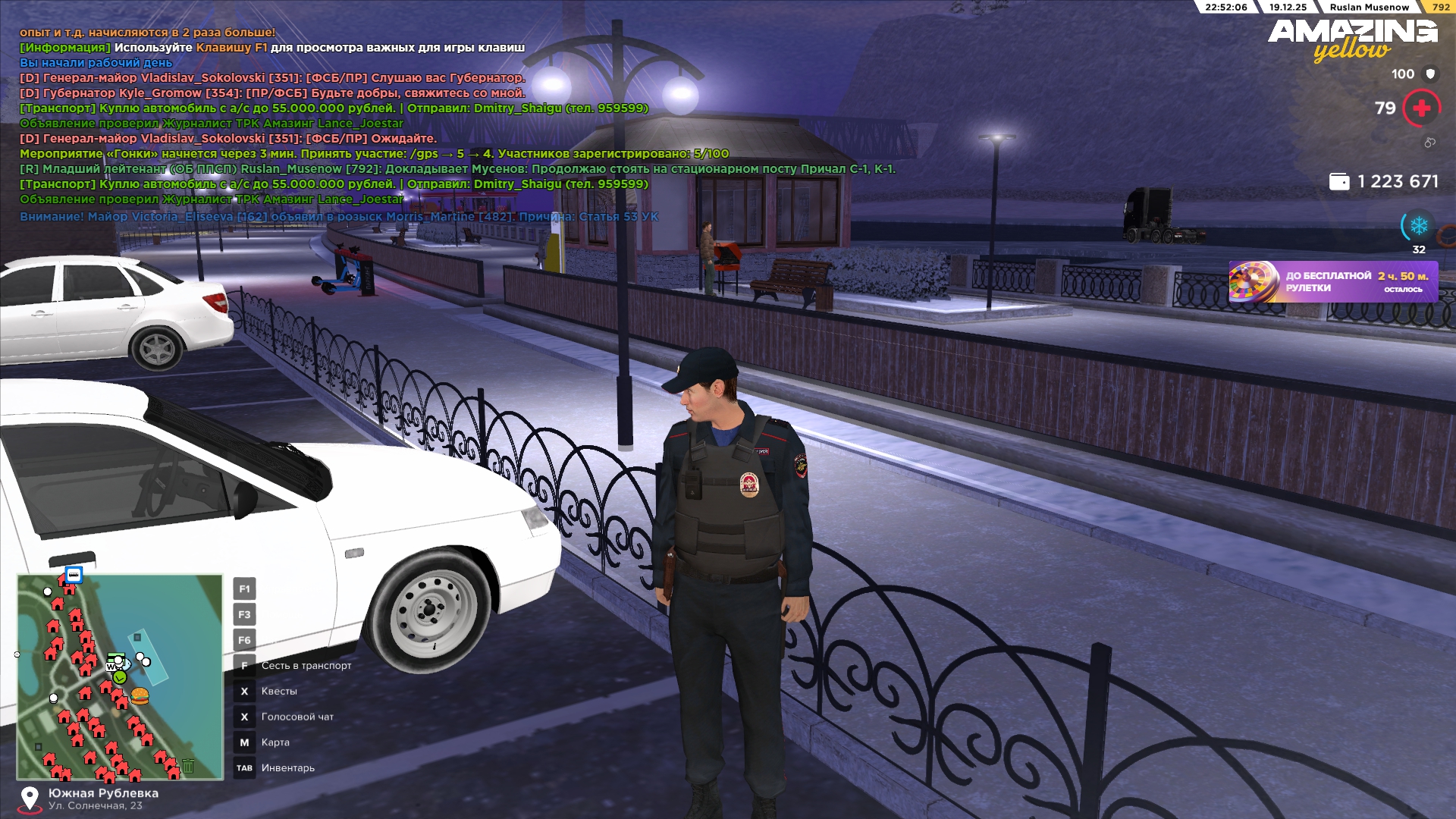Click the minimap in the corner

tap(120, 677)
